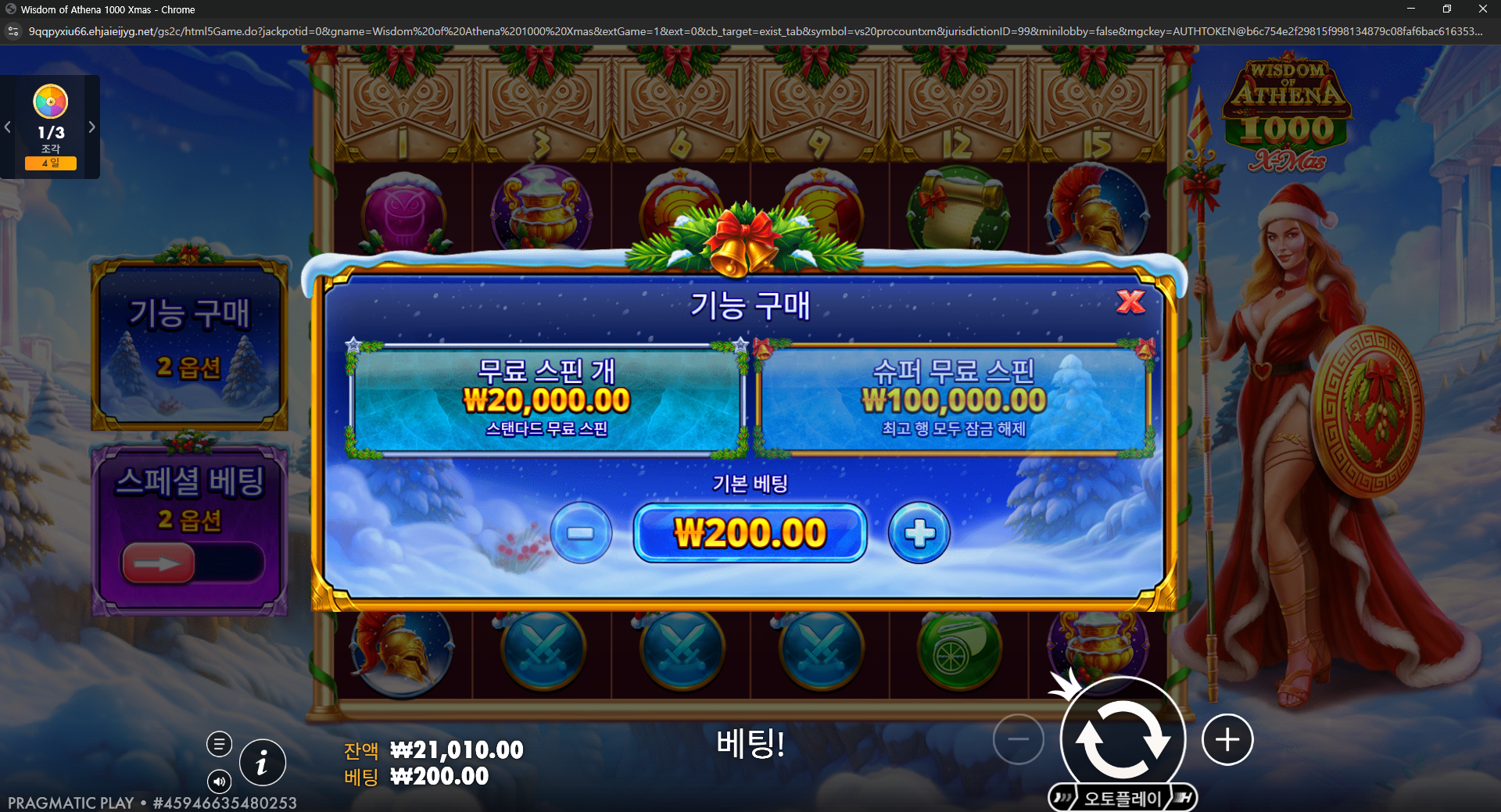Increase 기본 베팅 with the blue plus button
Screen dimensions: 1501x812
(x=919, y=533)
